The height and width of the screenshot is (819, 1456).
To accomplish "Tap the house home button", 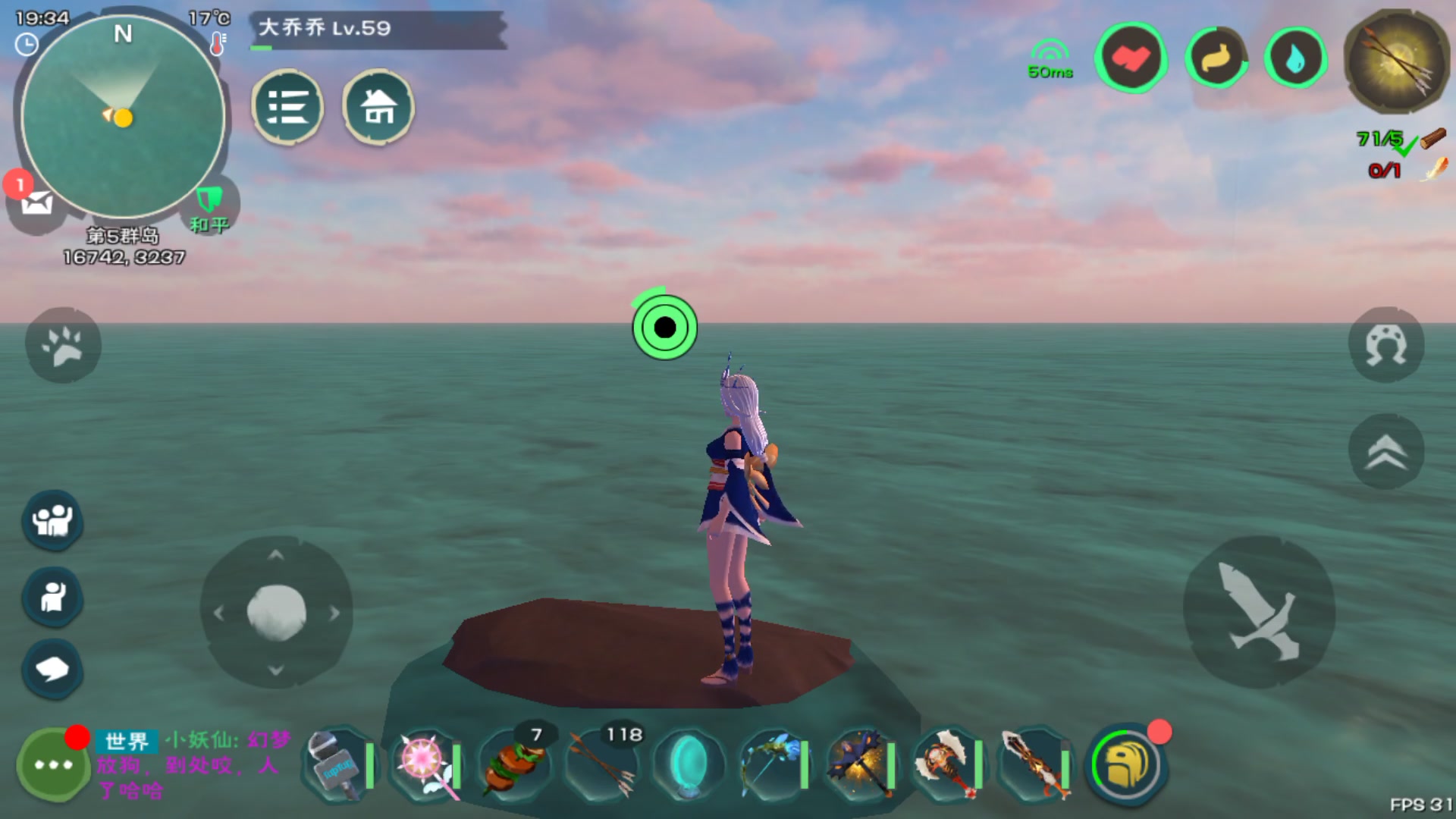I will pyautogui.click(x=378, y=107).
